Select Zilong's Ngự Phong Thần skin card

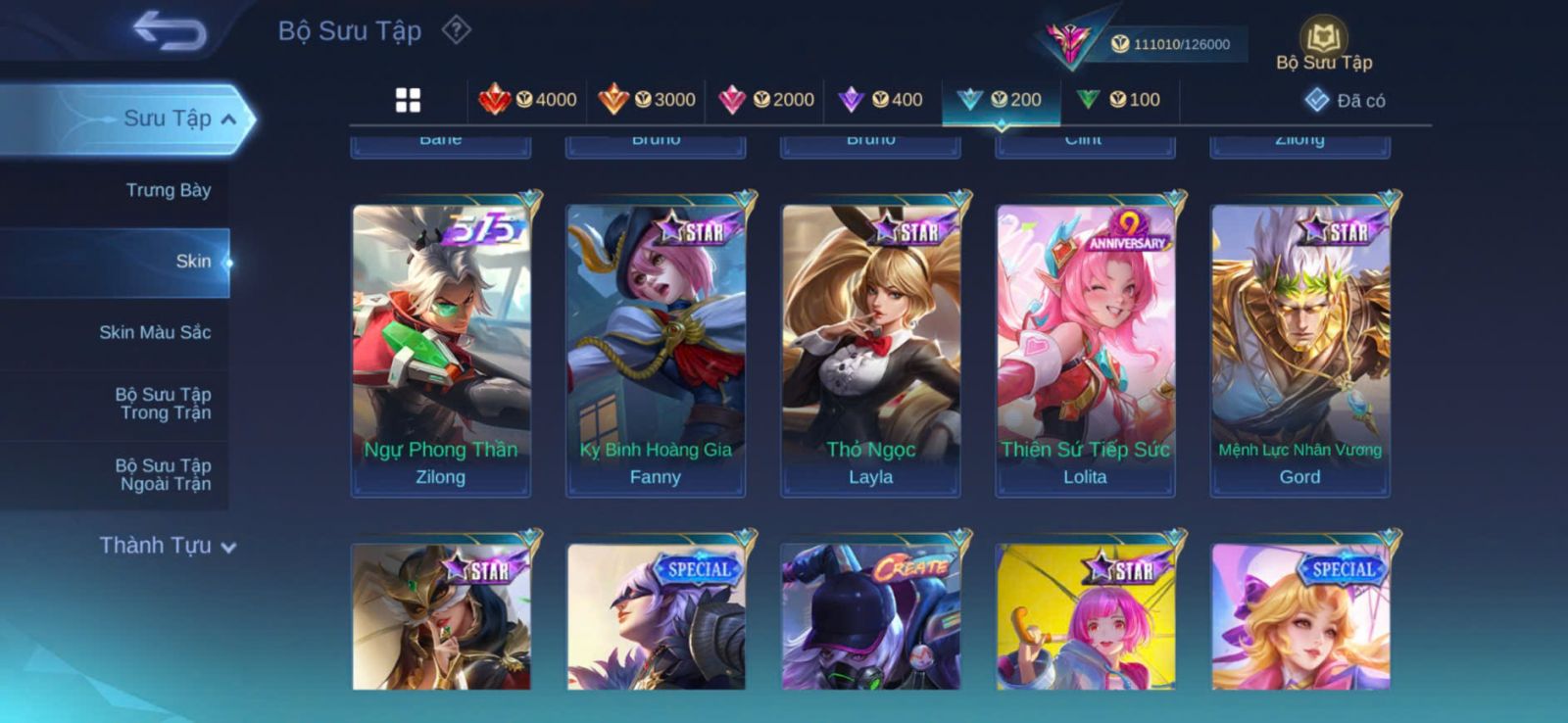(x=441, y=350)
